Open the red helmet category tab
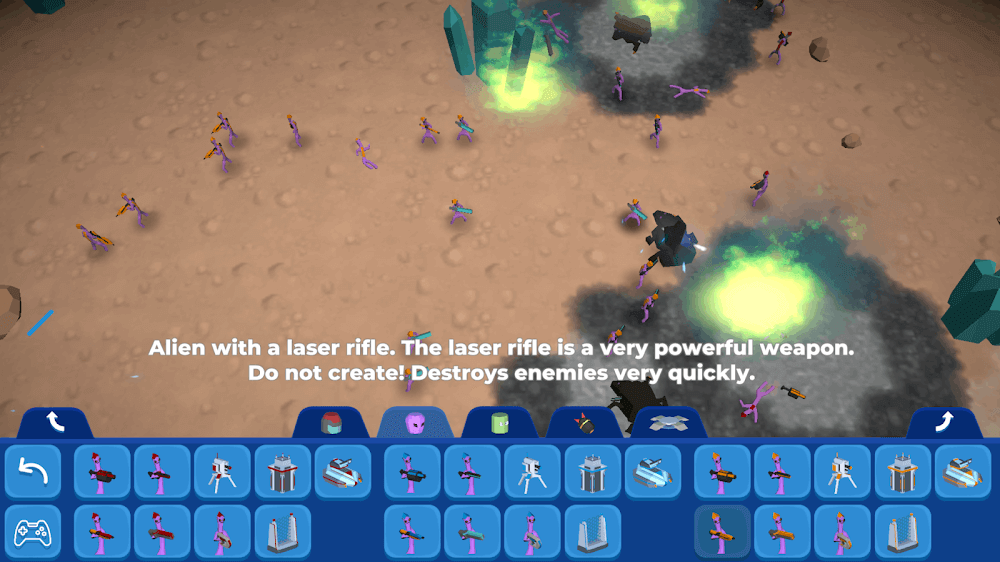Viewport: 1000px width, 562px height. 331,423
